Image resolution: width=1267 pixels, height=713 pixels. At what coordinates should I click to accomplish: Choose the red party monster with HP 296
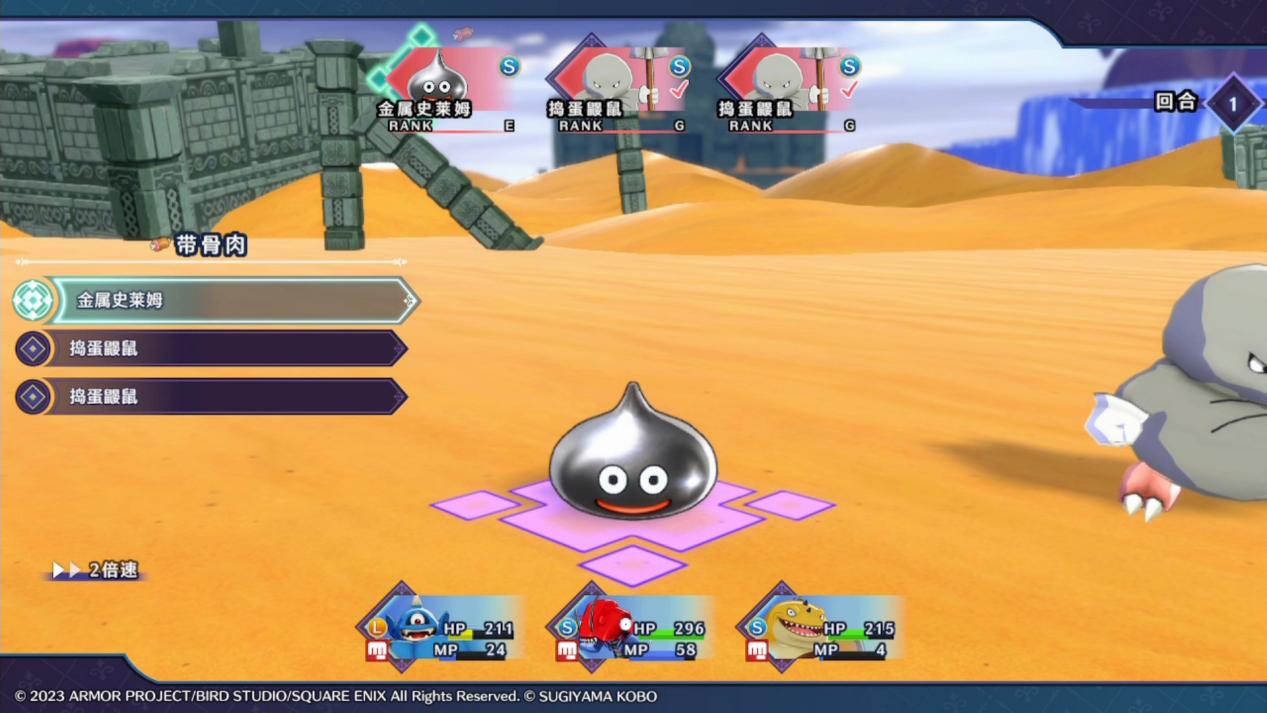[x=603, y=627]
